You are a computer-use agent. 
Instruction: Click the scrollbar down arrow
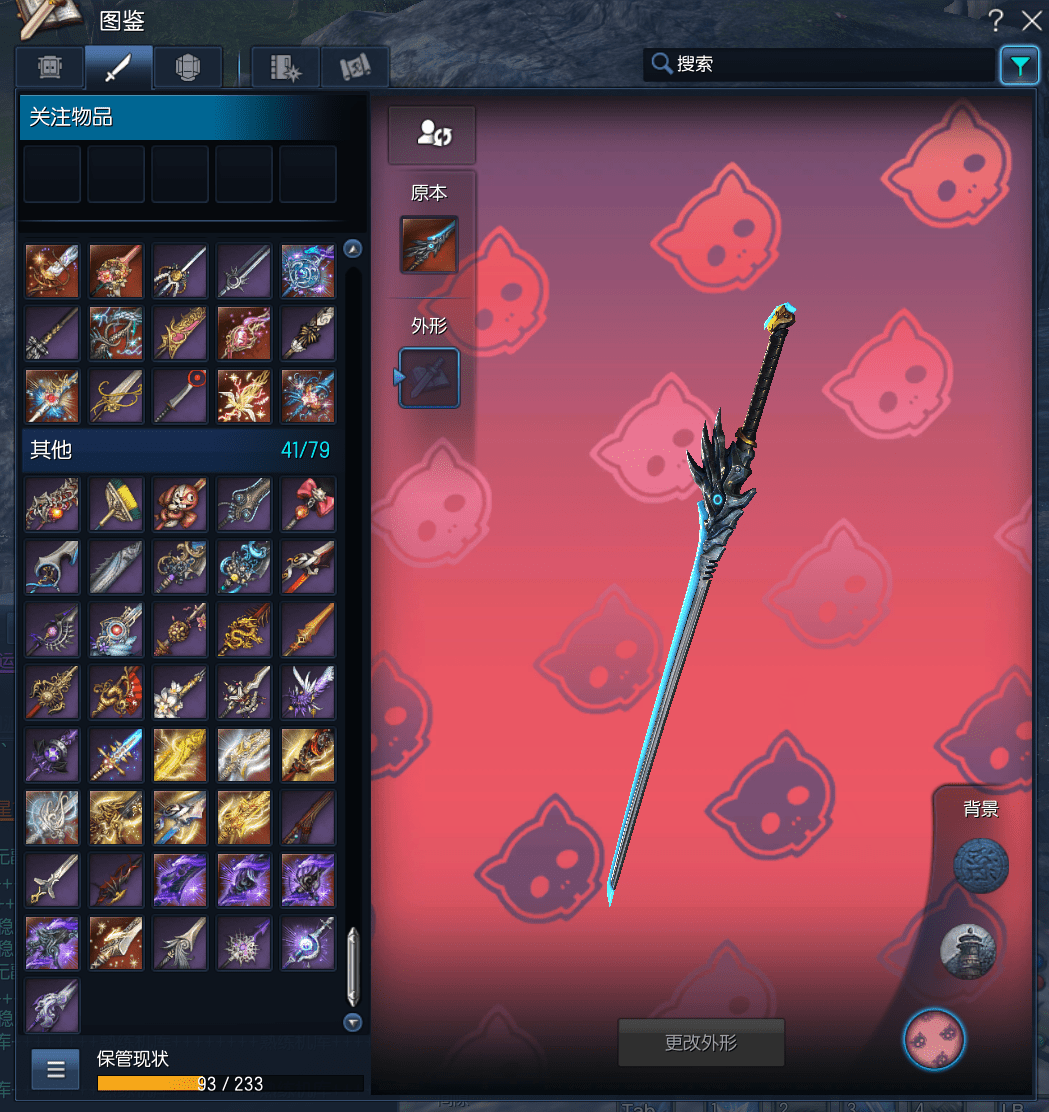(352, 1022)
